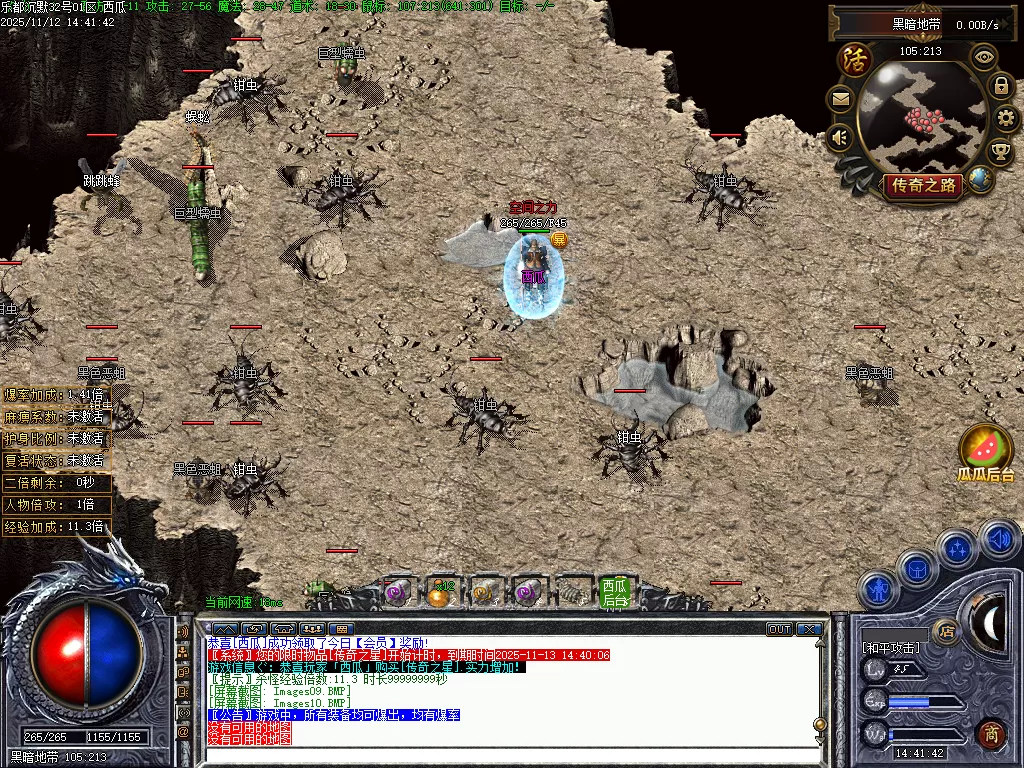Open the character panel blue warrior button
Image resolution: width=1024 pixels, height=768 pixels.
coord(877,590)
